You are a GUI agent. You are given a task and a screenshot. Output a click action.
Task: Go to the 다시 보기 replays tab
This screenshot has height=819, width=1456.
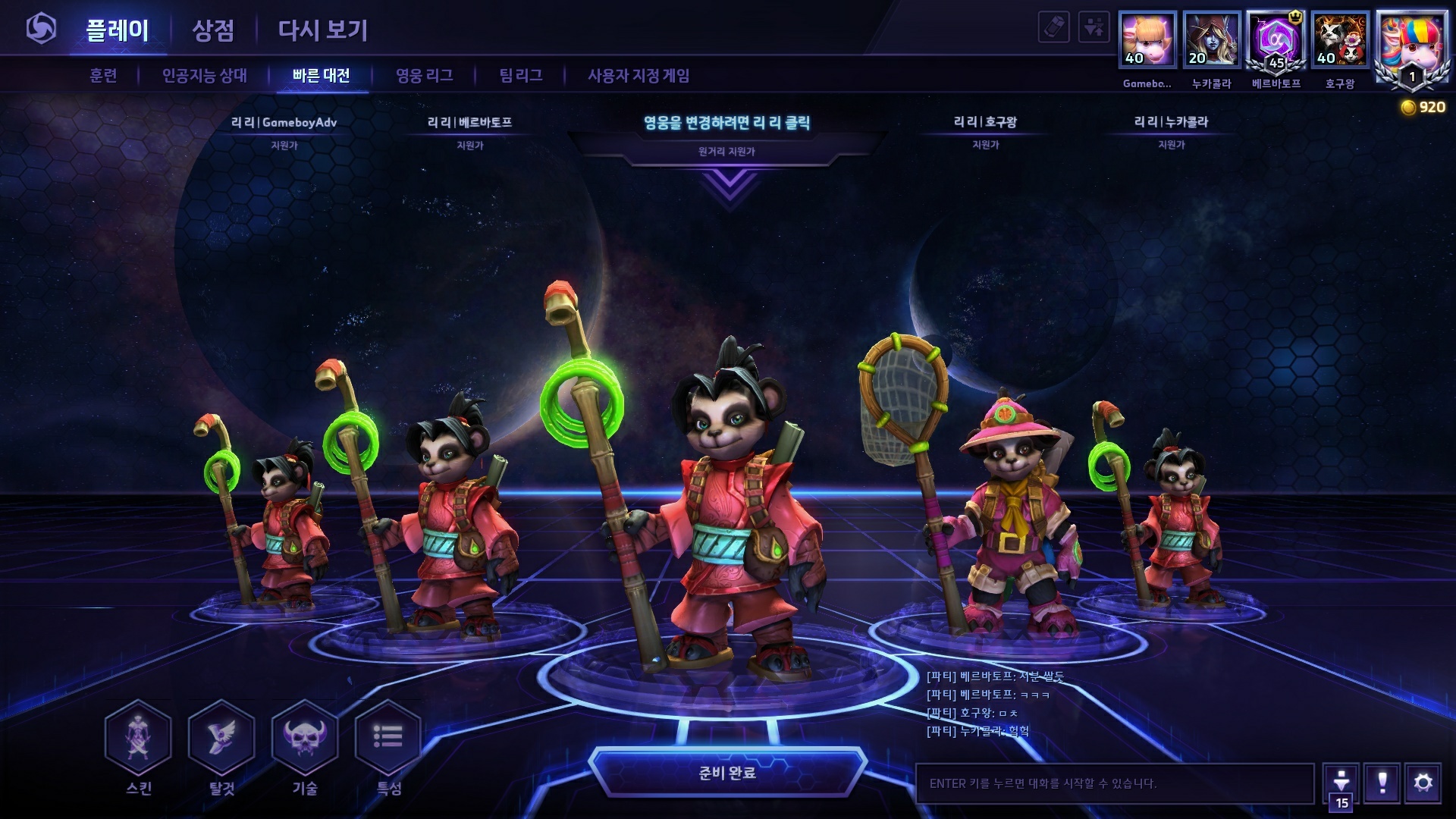click(x=323, y=30)
